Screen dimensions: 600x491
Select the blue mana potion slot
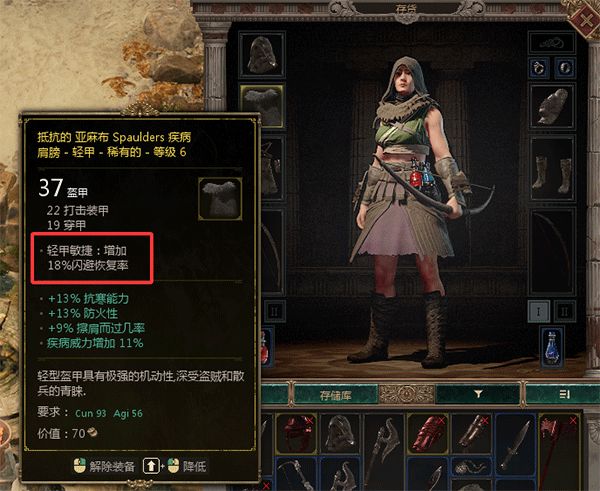(x=552, y=348)
